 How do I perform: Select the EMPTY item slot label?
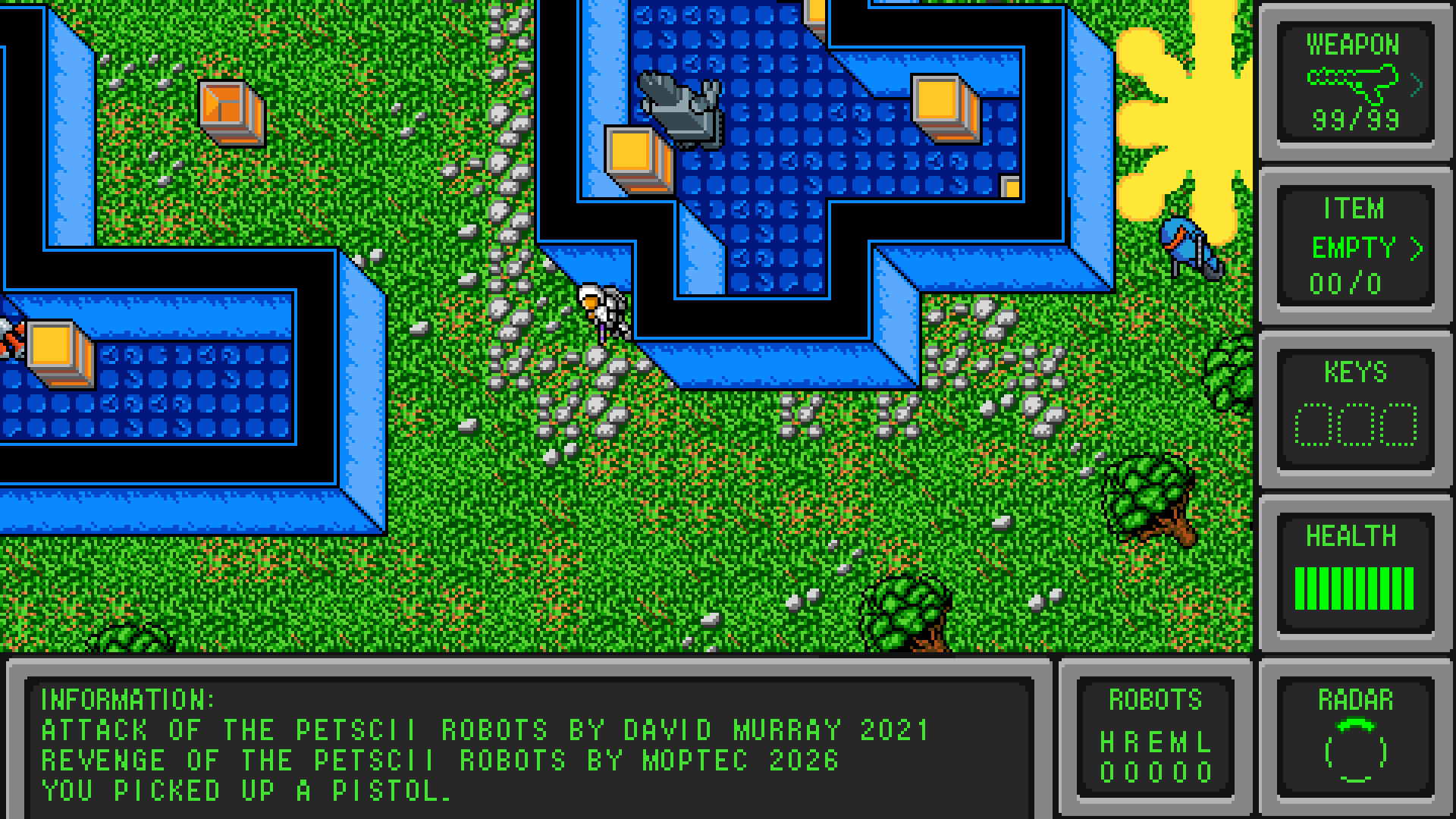pos(1353,248)
